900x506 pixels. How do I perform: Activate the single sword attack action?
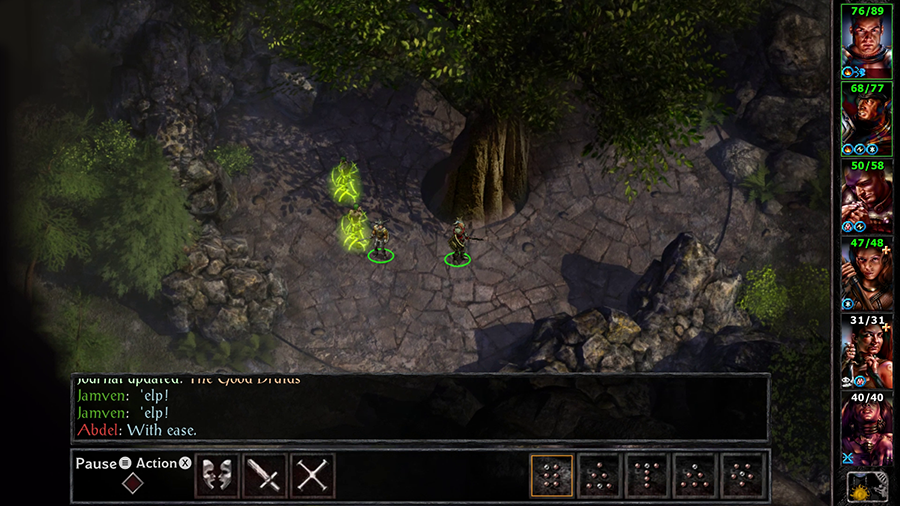click(265, 476)
